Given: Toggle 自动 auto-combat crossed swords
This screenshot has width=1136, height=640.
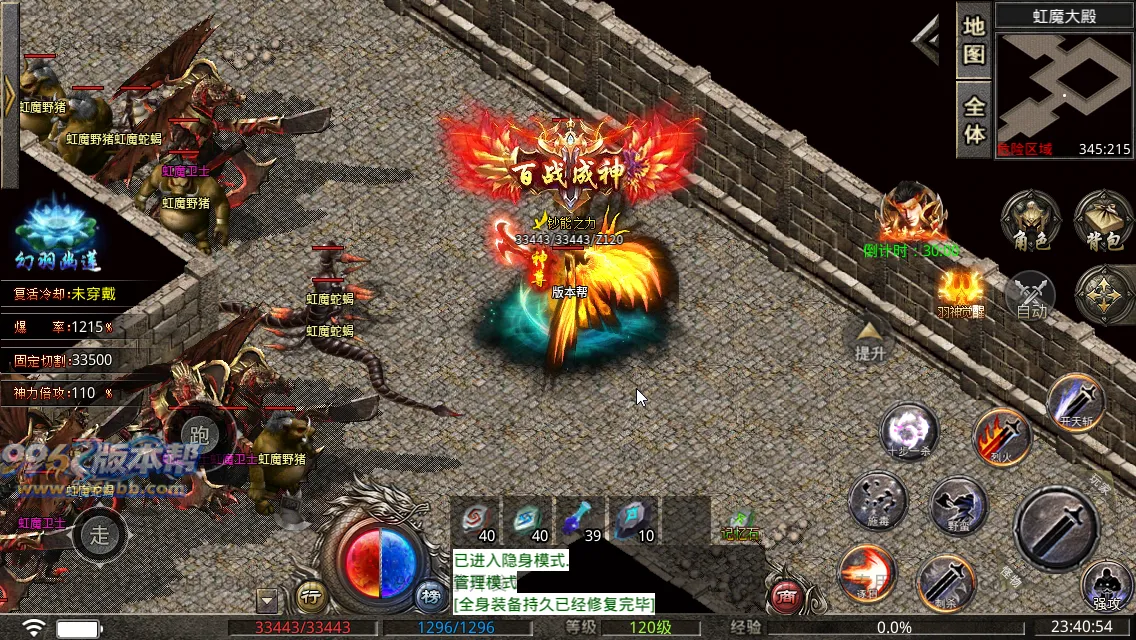Looking at the screenshot, I should pos(1031,296).
